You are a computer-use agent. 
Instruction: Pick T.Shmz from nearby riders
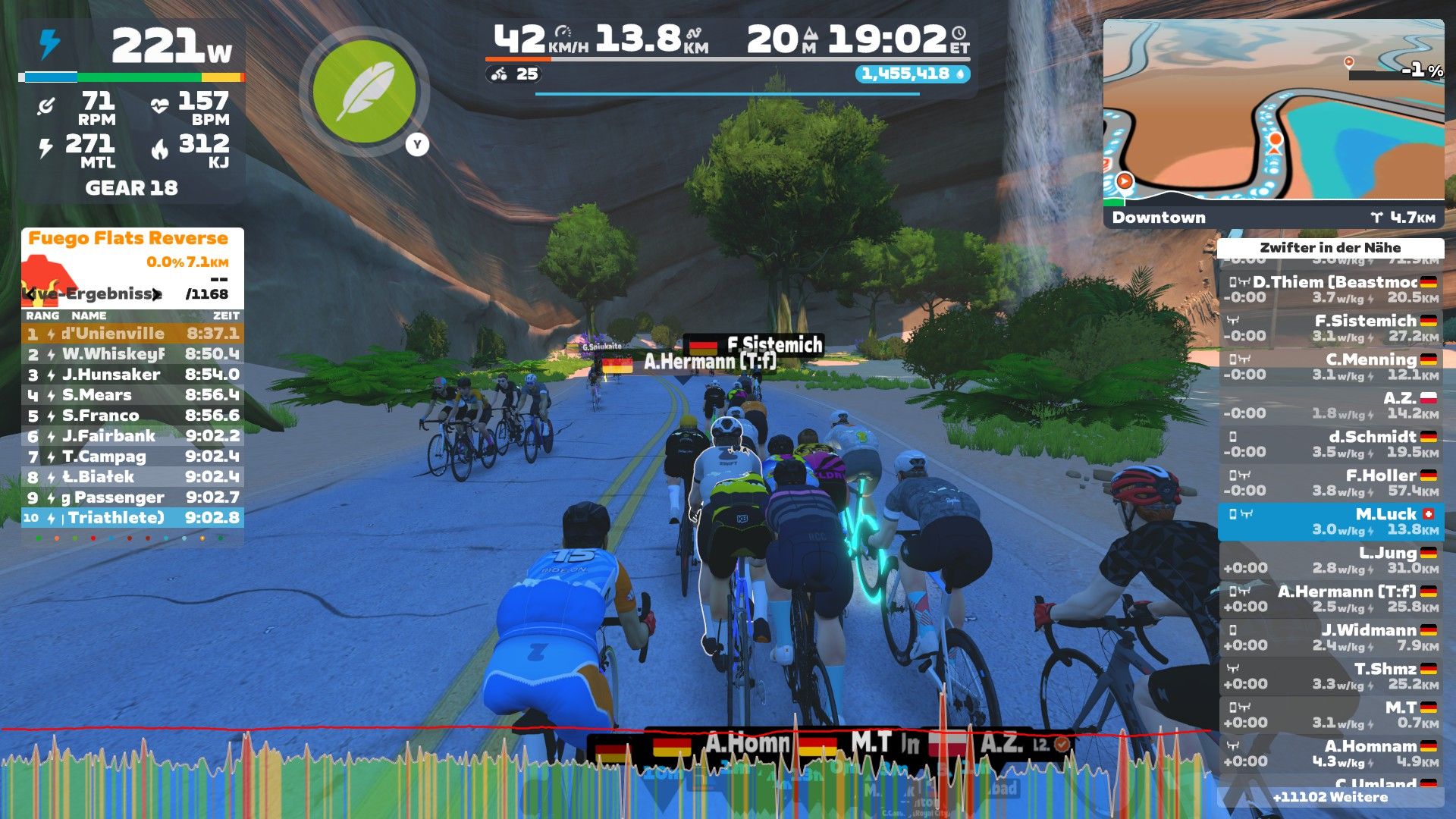(1331, 676)
